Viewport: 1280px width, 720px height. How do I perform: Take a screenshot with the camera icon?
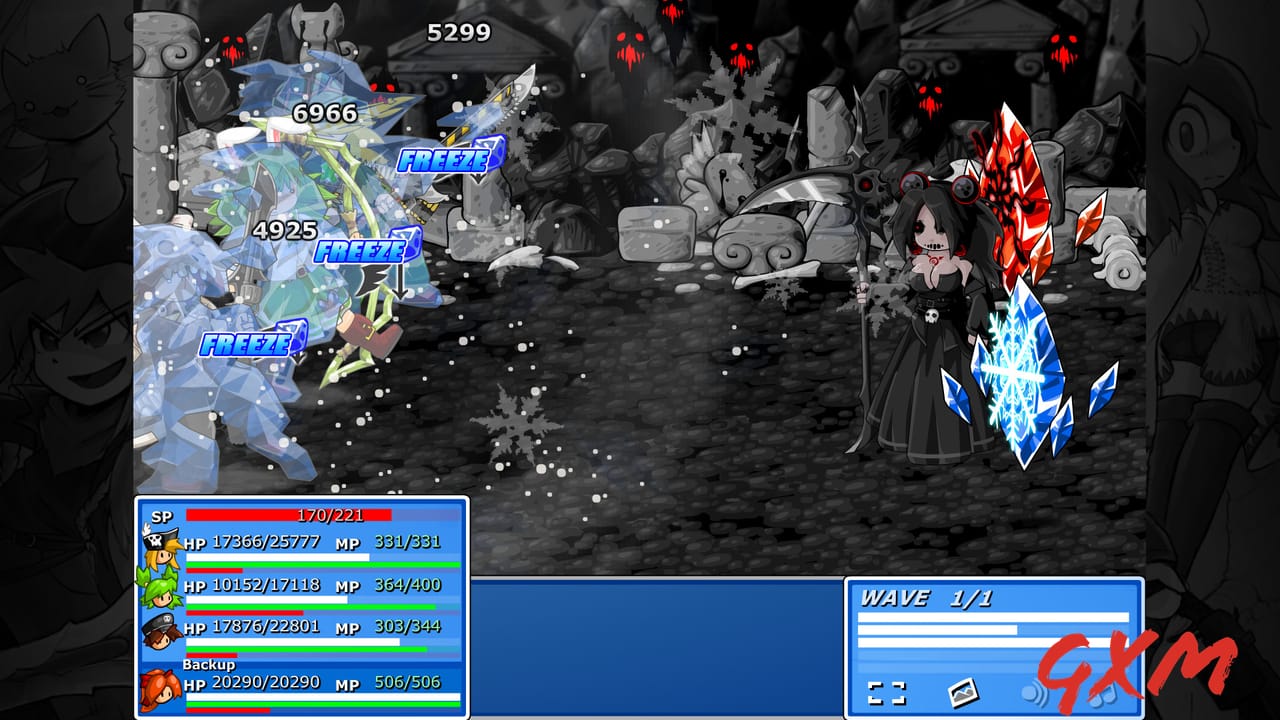[x=963, y=693]
